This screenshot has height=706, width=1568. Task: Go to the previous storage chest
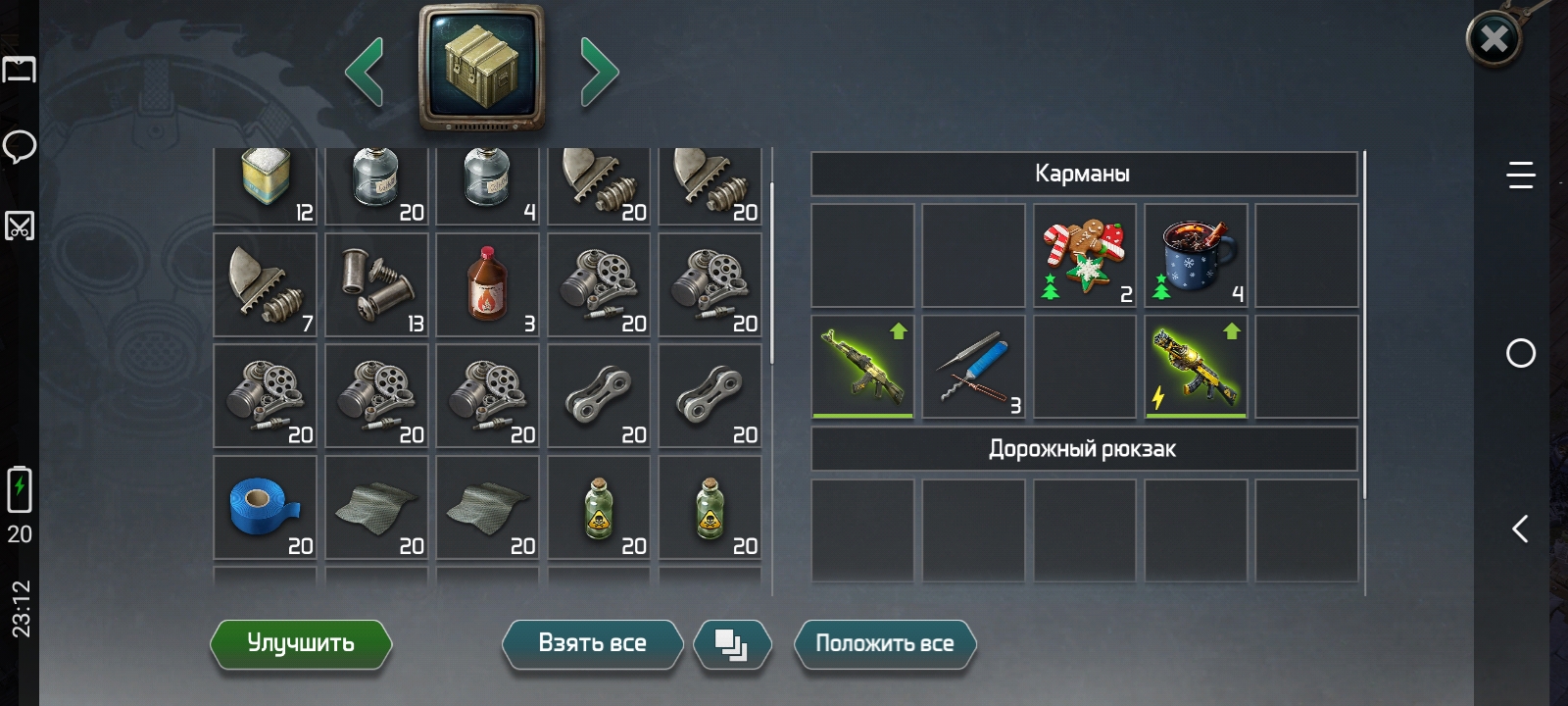(365, 71)
